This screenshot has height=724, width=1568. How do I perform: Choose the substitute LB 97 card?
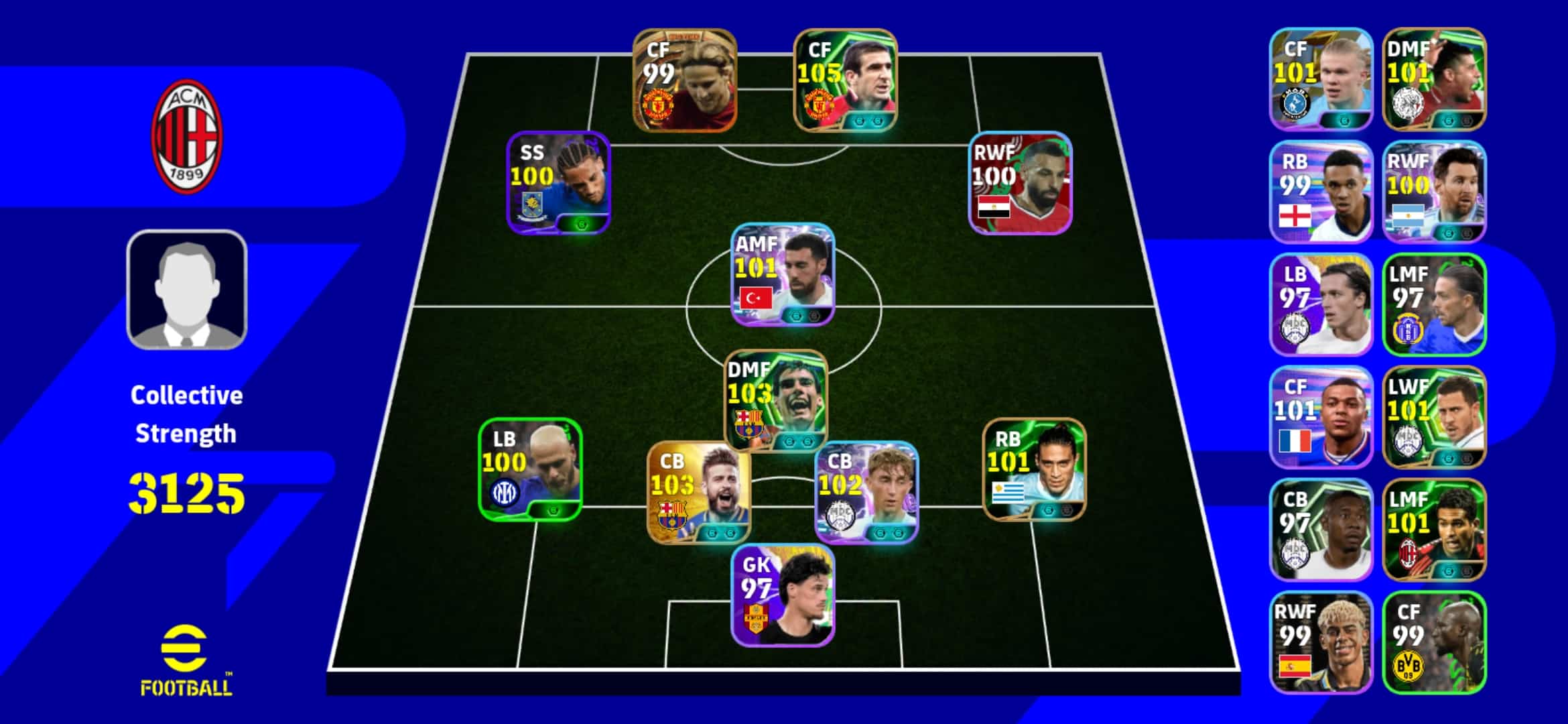(x=1321, y=304)
